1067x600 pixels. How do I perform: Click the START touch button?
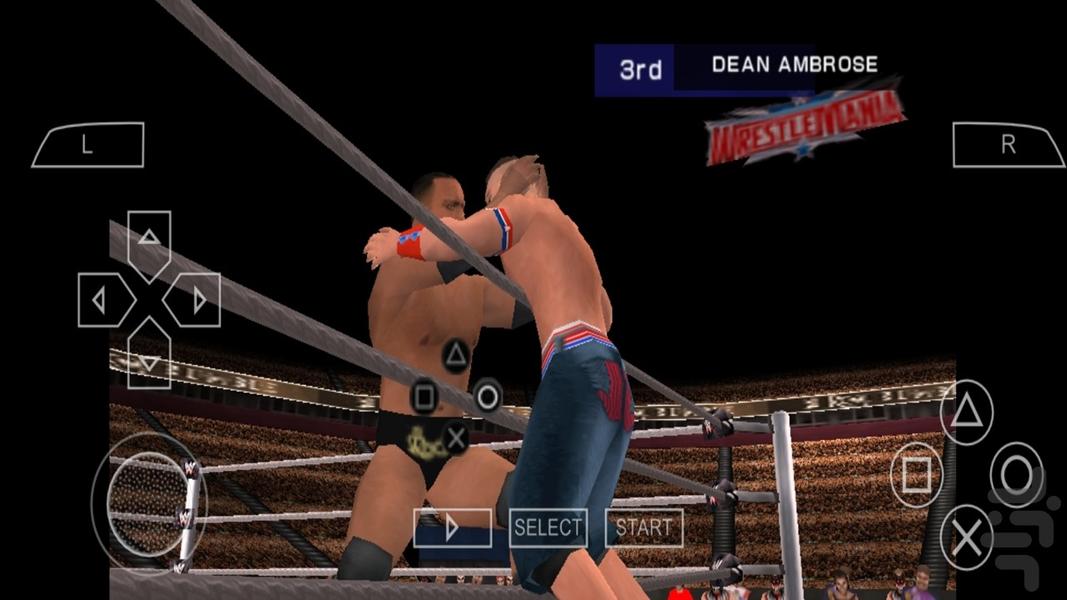click(x=644, y=527)
